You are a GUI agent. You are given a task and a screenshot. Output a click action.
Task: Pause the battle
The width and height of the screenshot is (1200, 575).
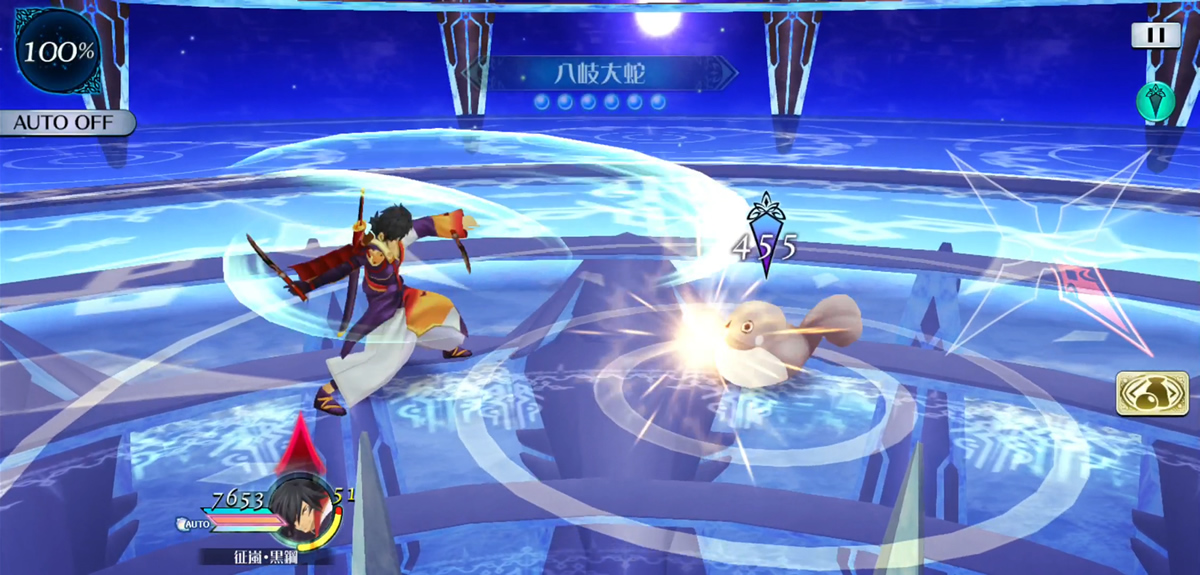click(1155, 35)
